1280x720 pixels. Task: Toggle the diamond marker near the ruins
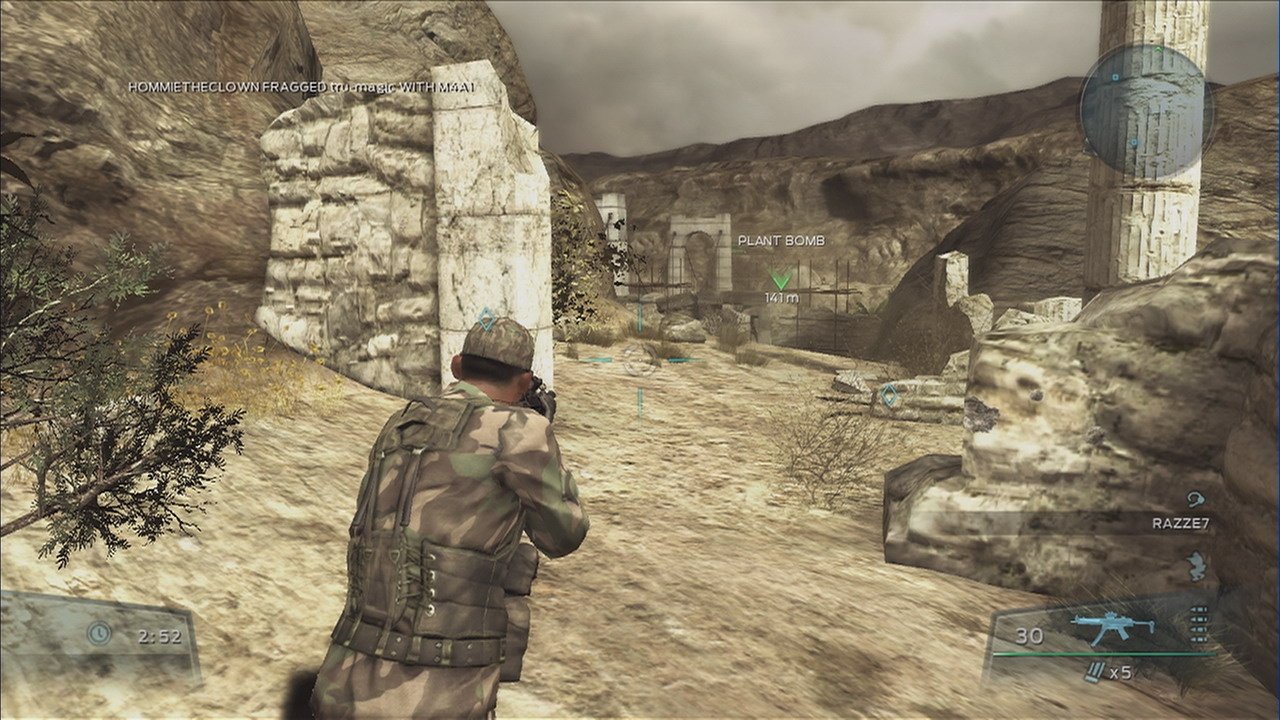point(888,396)
